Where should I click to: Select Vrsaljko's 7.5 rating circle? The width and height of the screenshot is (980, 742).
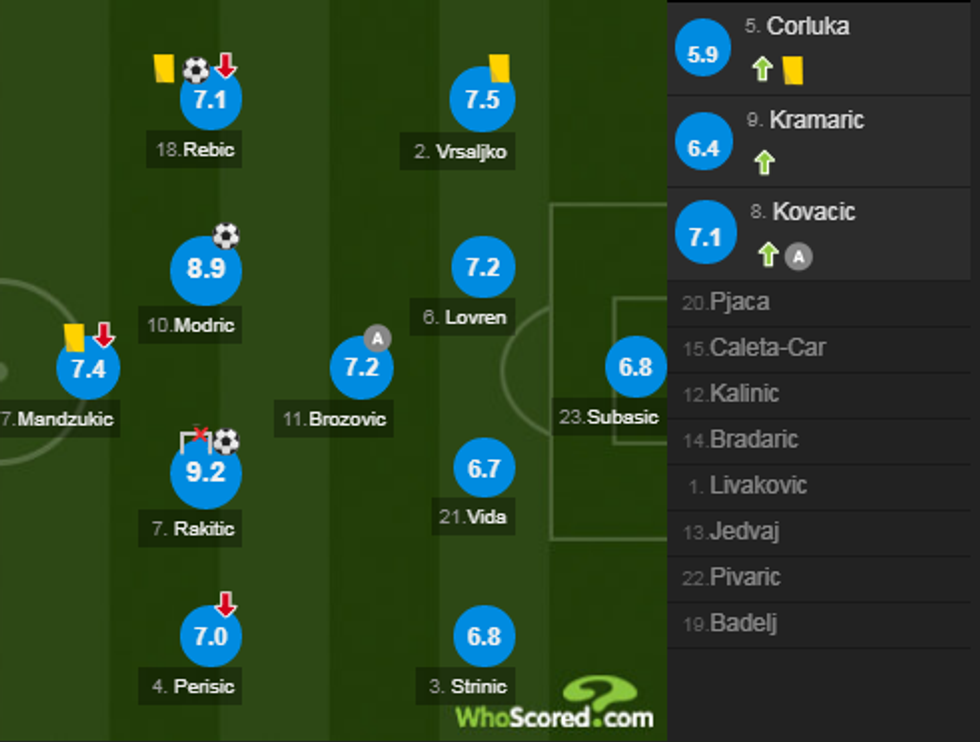[482, 99]
